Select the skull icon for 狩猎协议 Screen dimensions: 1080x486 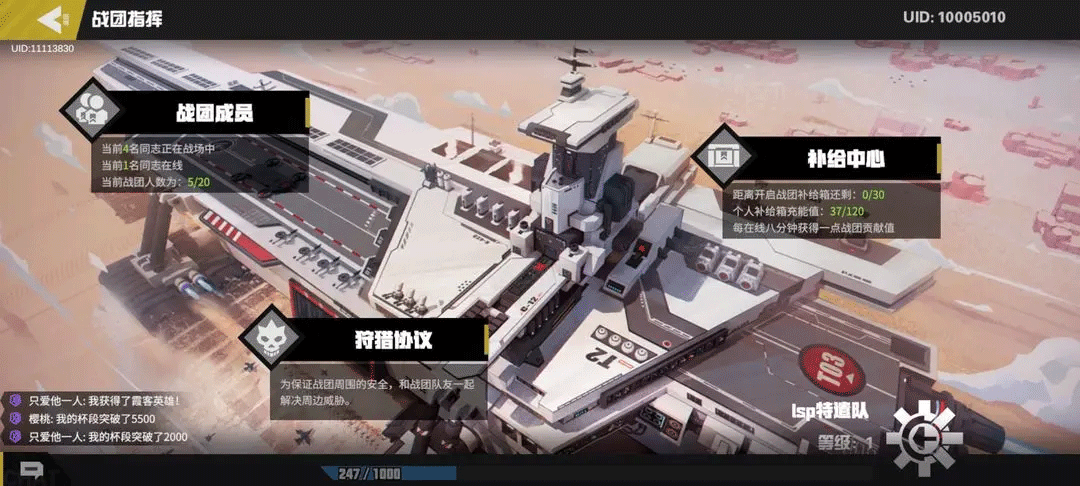click(270, 335)
